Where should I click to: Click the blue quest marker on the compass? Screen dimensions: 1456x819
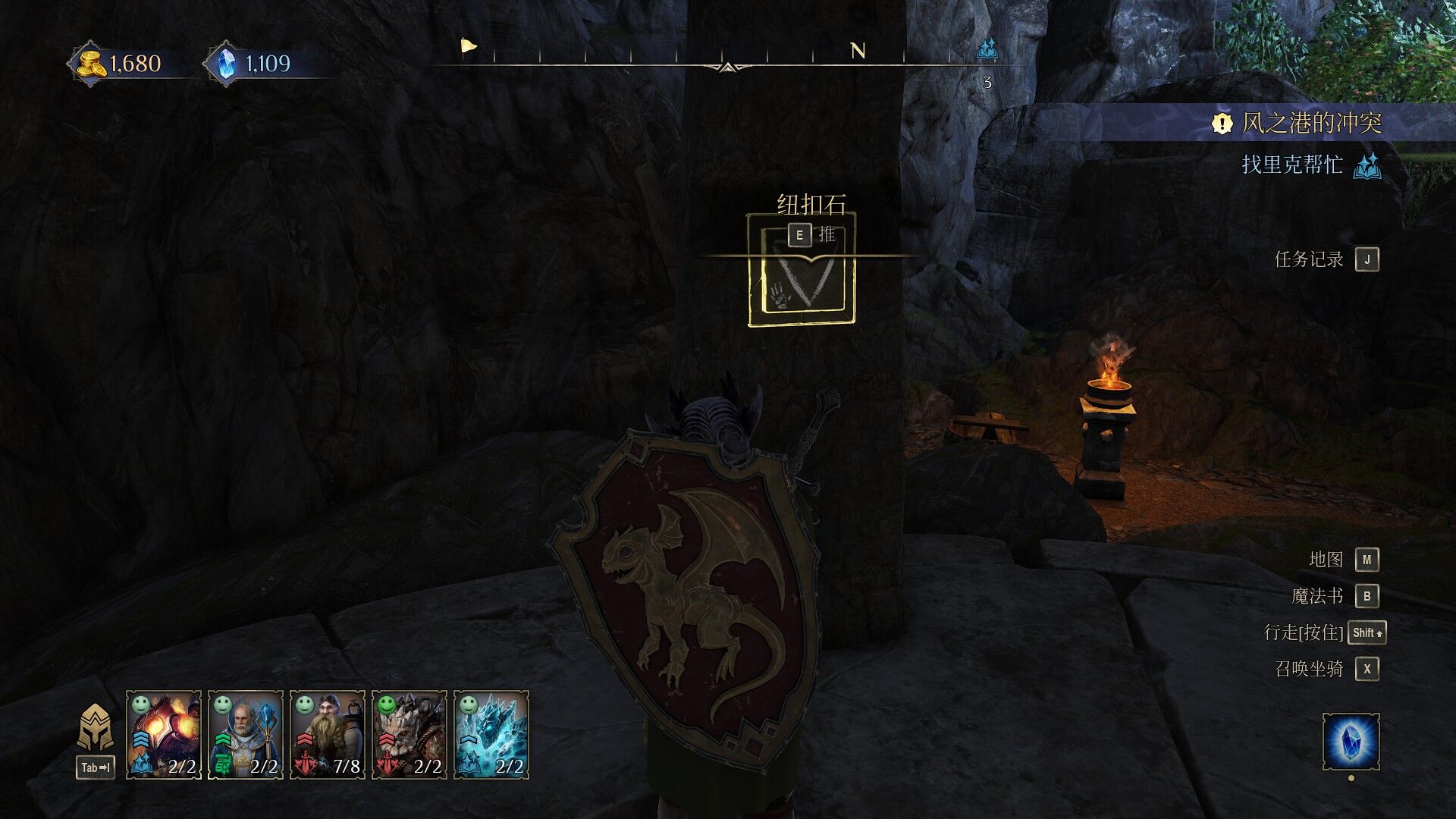[987, 49]
